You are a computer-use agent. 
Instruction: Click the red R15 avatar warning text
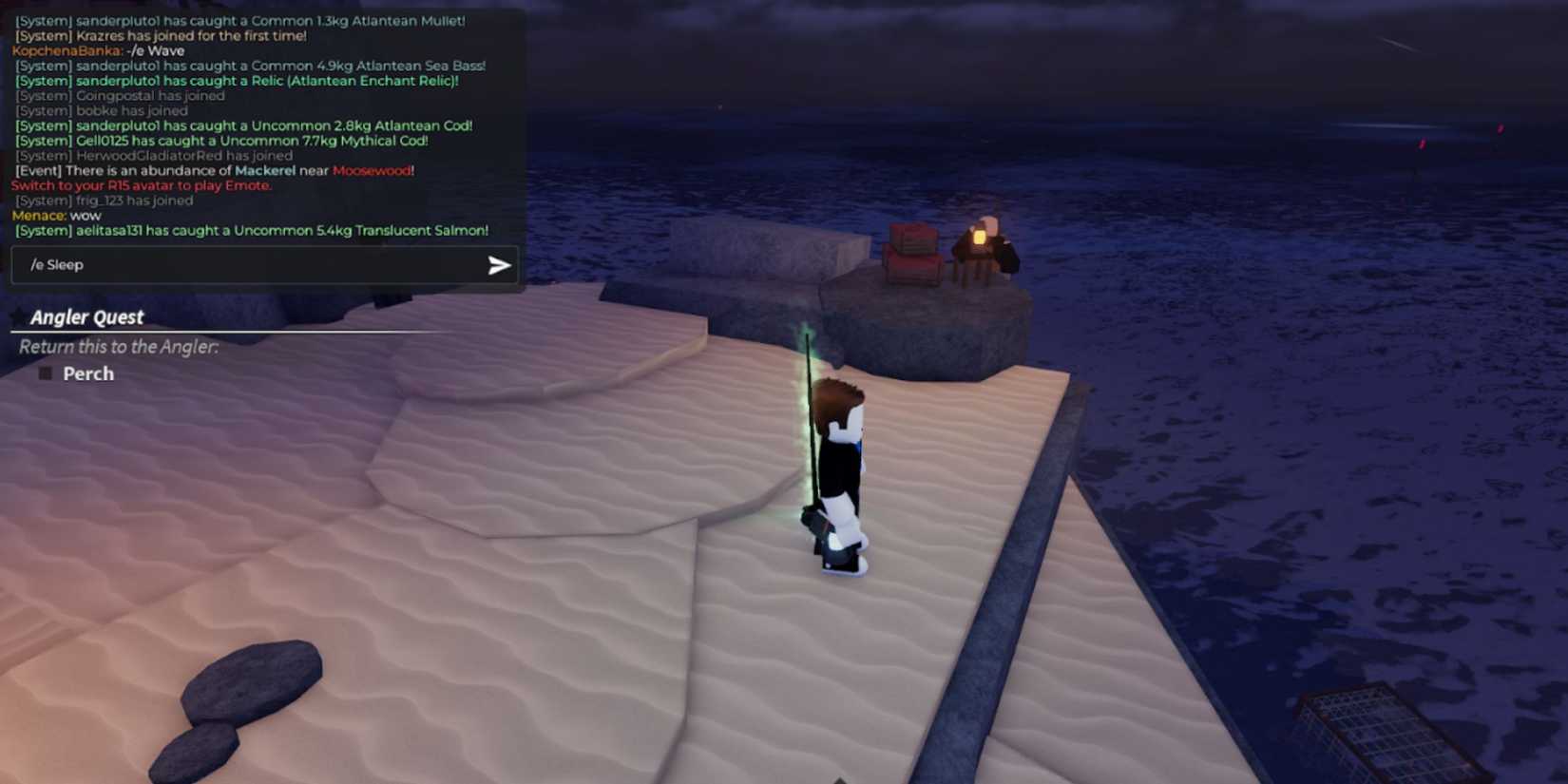click(141, 185)
